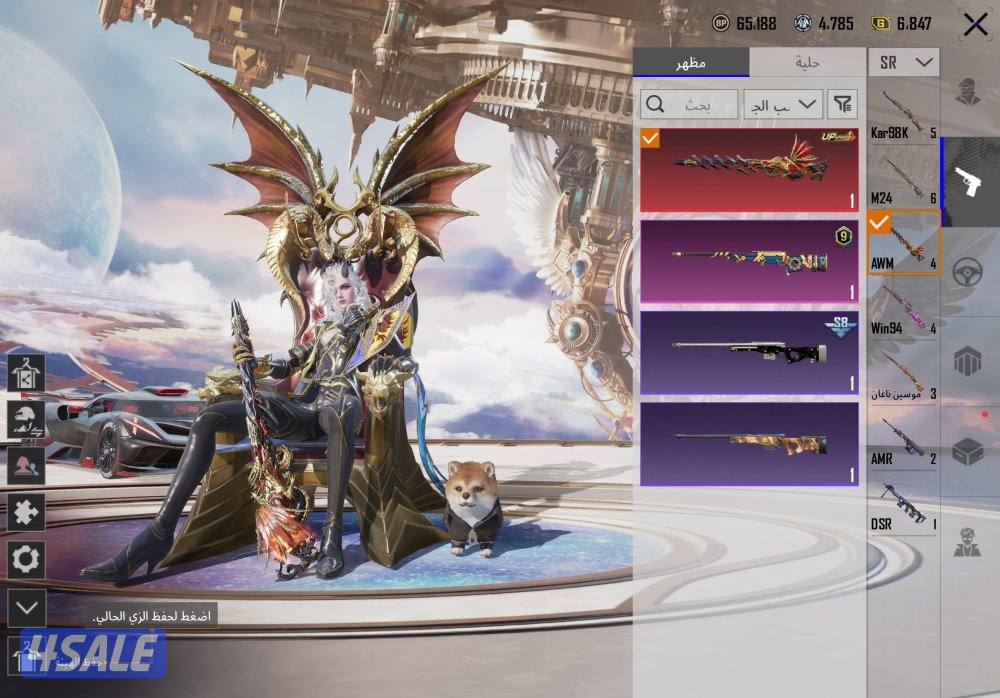Switch to the مظهر appearance tab

coord(690,63)
